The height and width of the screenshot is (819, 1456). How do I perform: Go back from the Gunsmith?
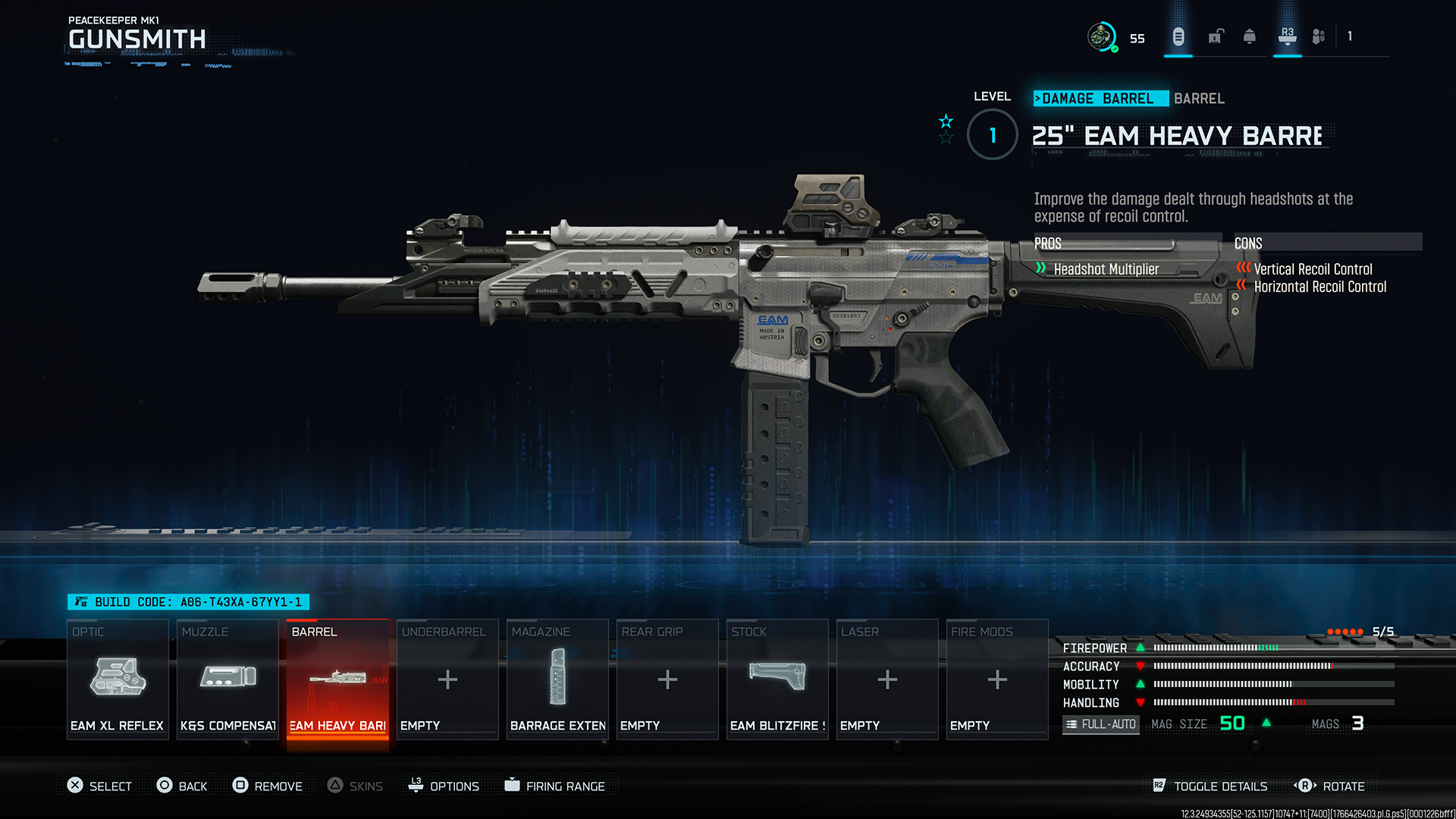click(x=182, y=786)
